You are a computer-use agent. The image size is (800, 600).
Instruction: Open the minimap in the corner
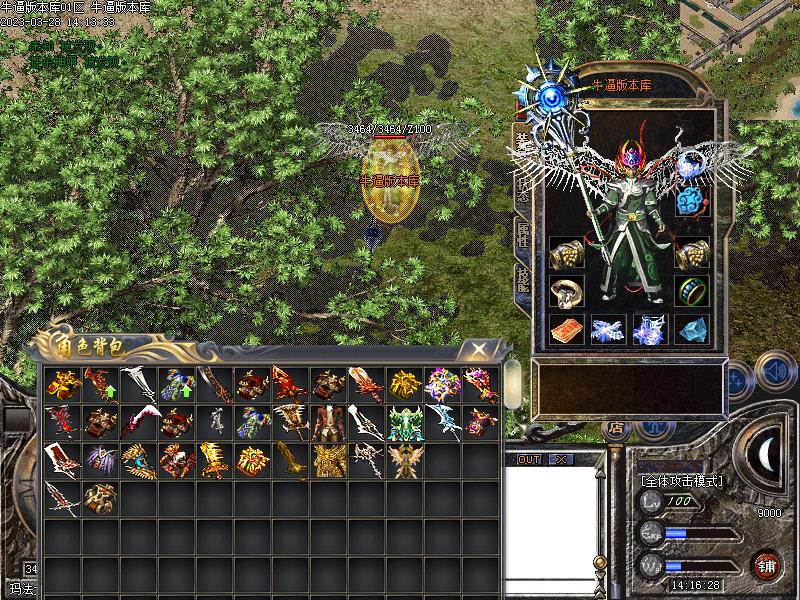742,32
